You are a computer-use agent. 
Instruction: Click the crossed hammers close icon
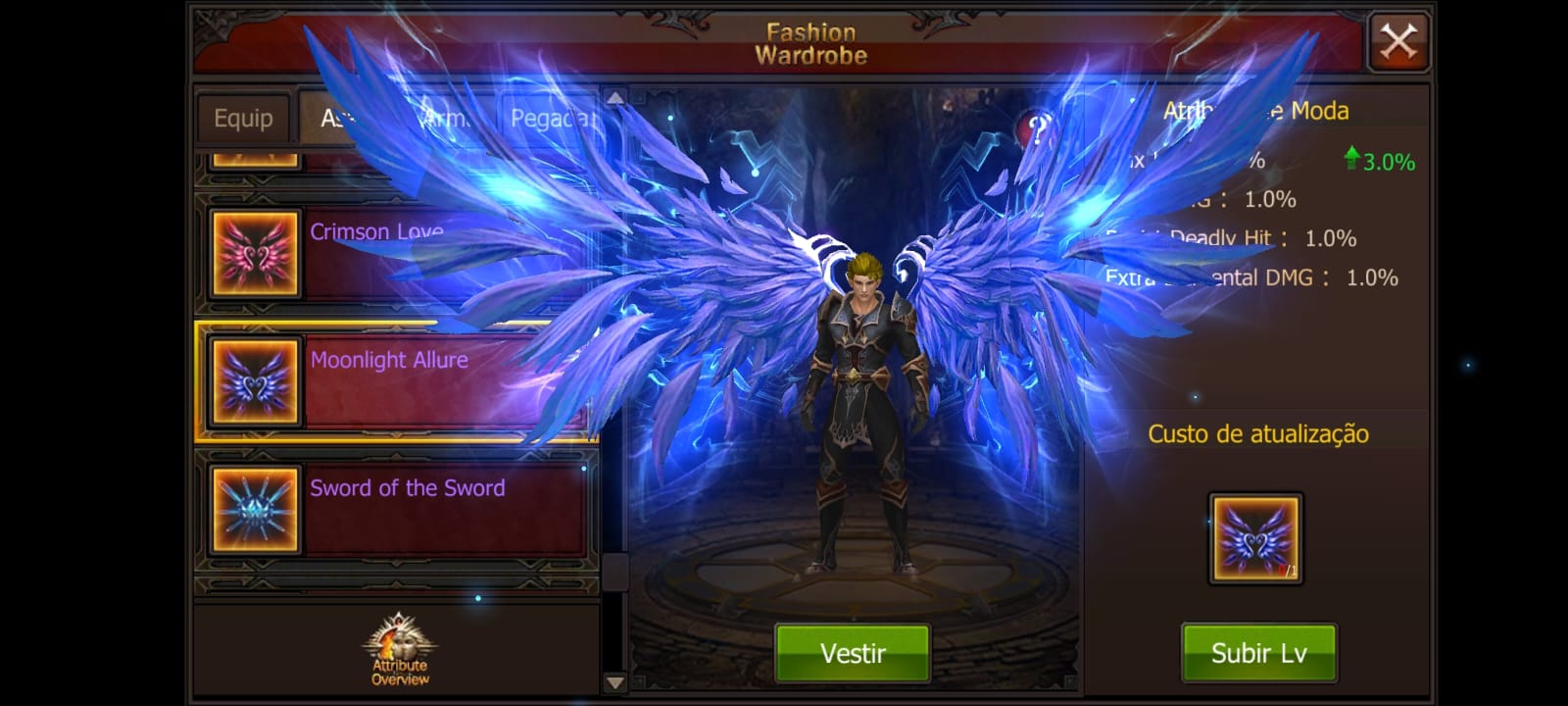click(x=1399, y=40)
